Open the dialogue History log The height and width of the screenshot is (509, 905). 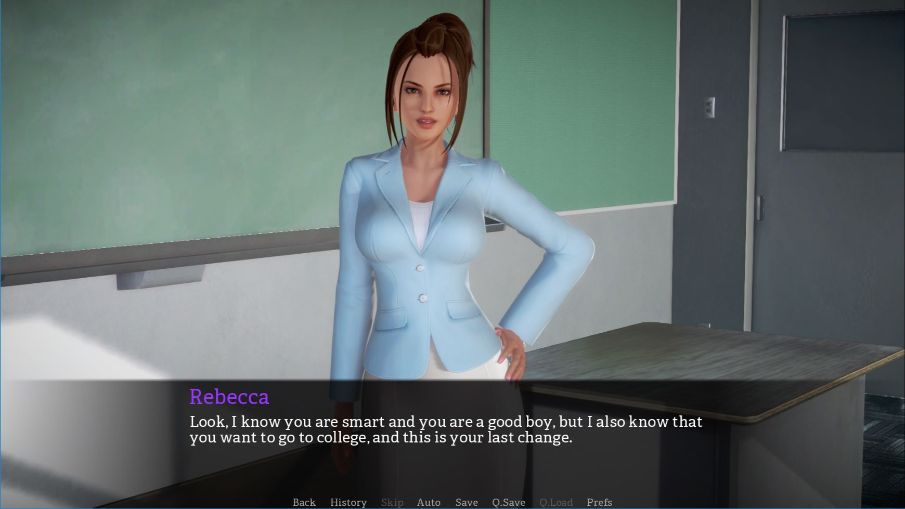pyautogui.click(x=348, y=502)
